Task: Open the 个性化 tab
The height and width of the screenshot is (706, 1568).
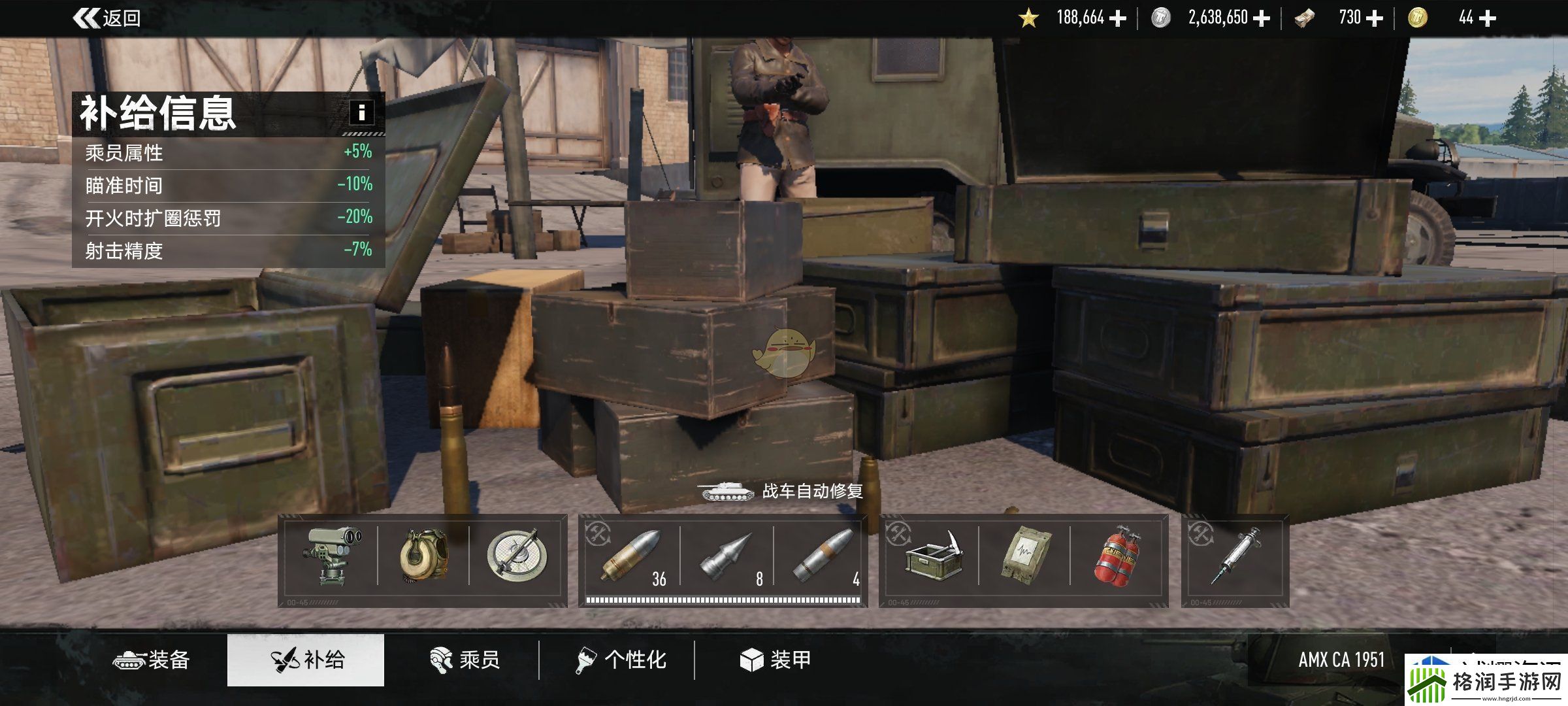Action: pos(621,660)
